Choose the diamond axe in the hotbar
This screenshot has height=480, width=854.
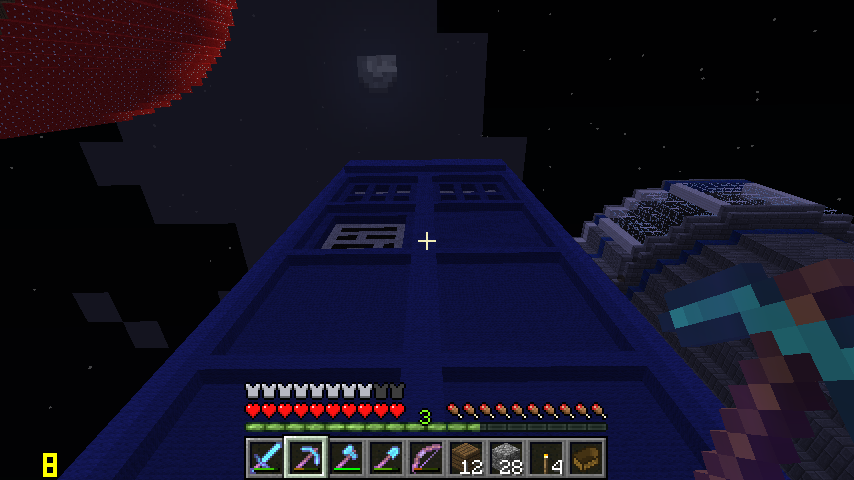(x=345, y=458)
